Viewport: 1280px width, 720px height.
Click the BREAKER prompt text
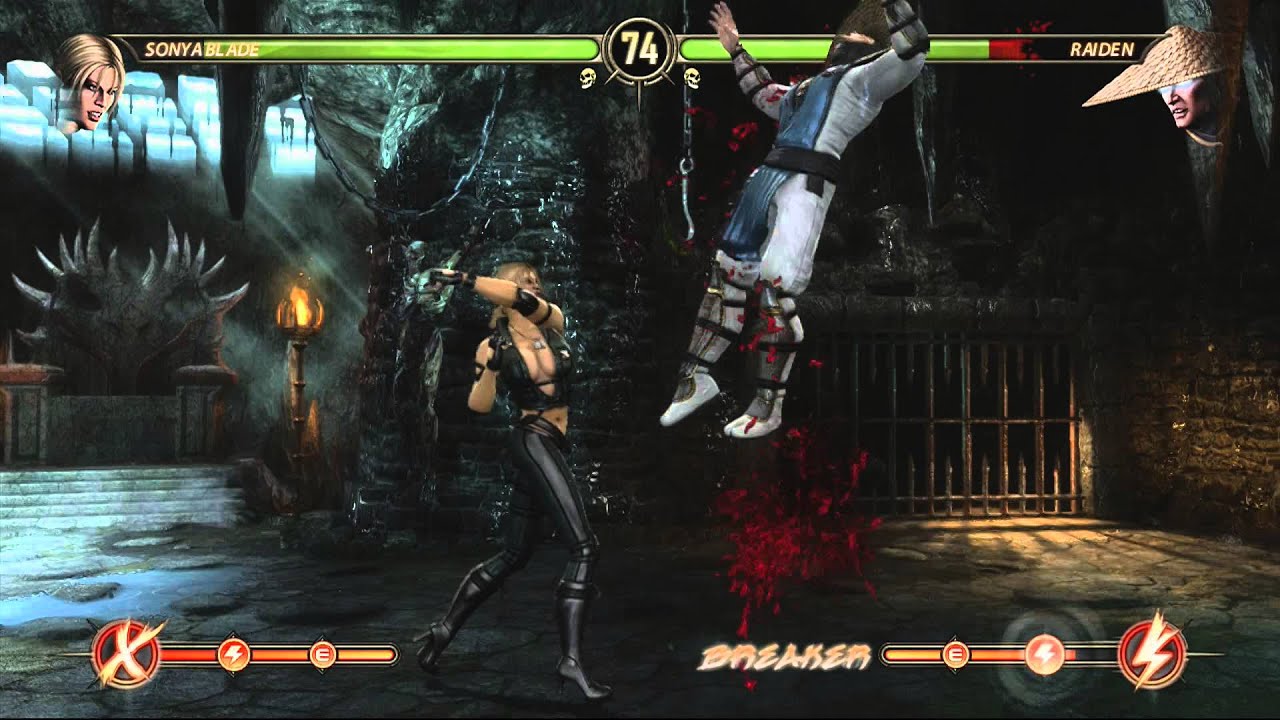(x=785, y=655)
